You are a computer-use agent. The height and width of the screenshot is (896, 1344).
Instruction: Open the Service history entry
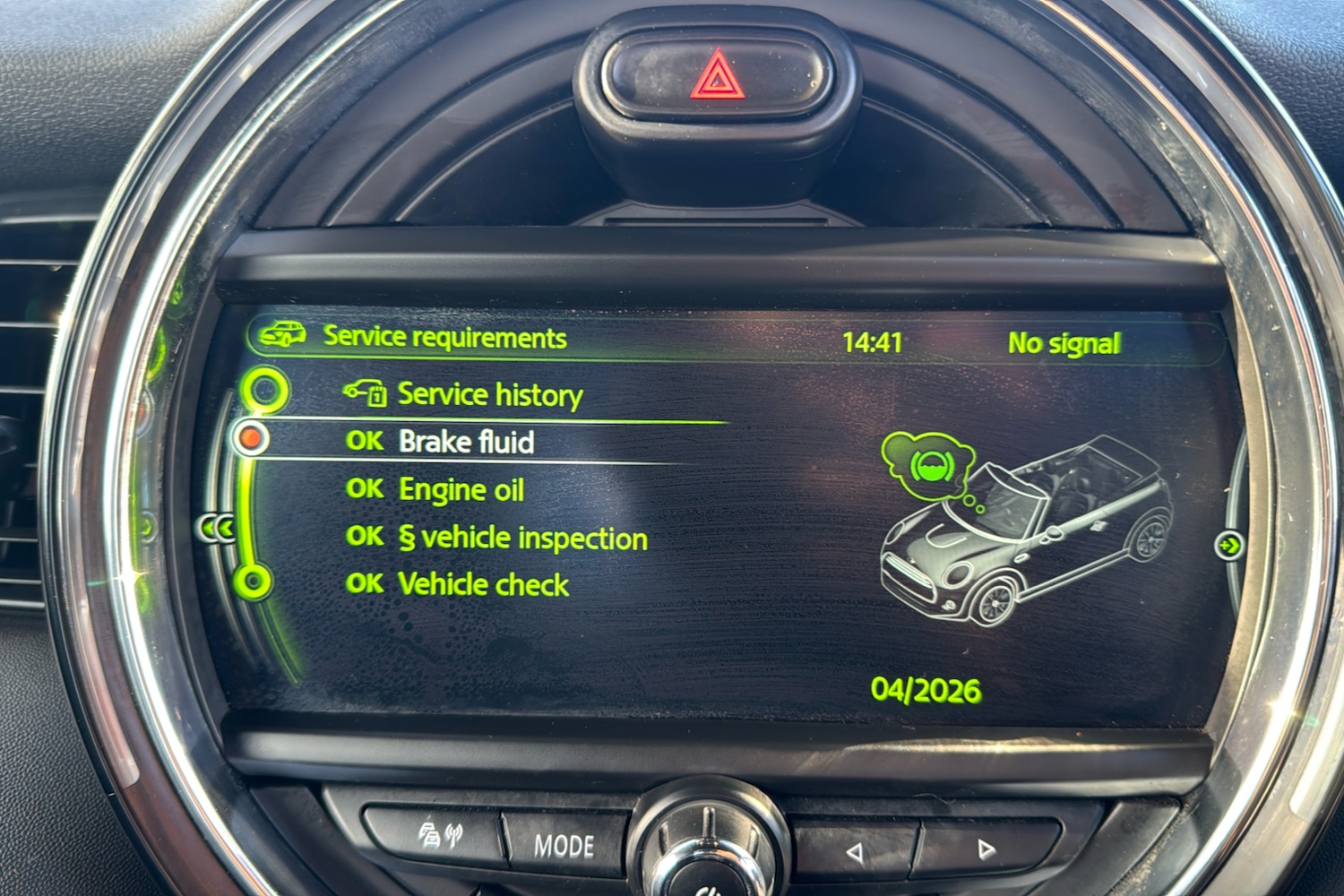pyautogui.click(x=491, y=394)
